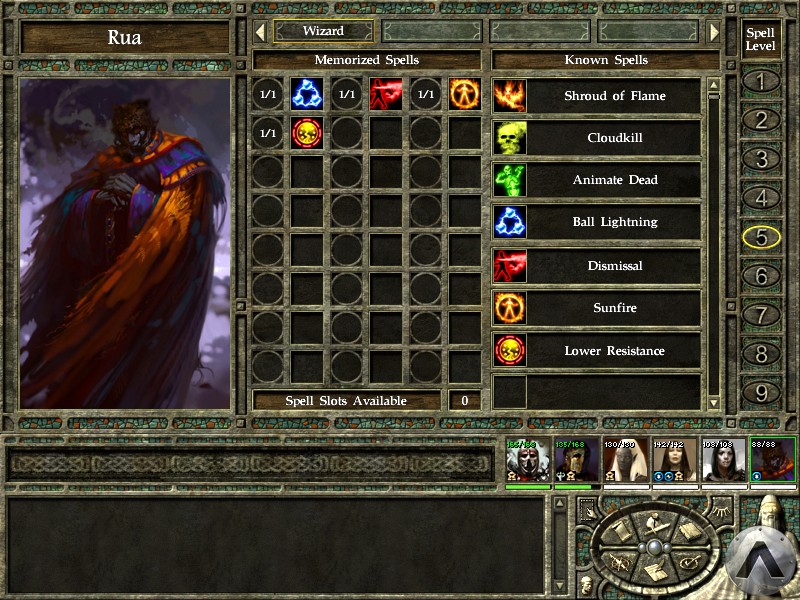
Task: Click the memorized Sunfire spell icon
Action: [464, 94]
